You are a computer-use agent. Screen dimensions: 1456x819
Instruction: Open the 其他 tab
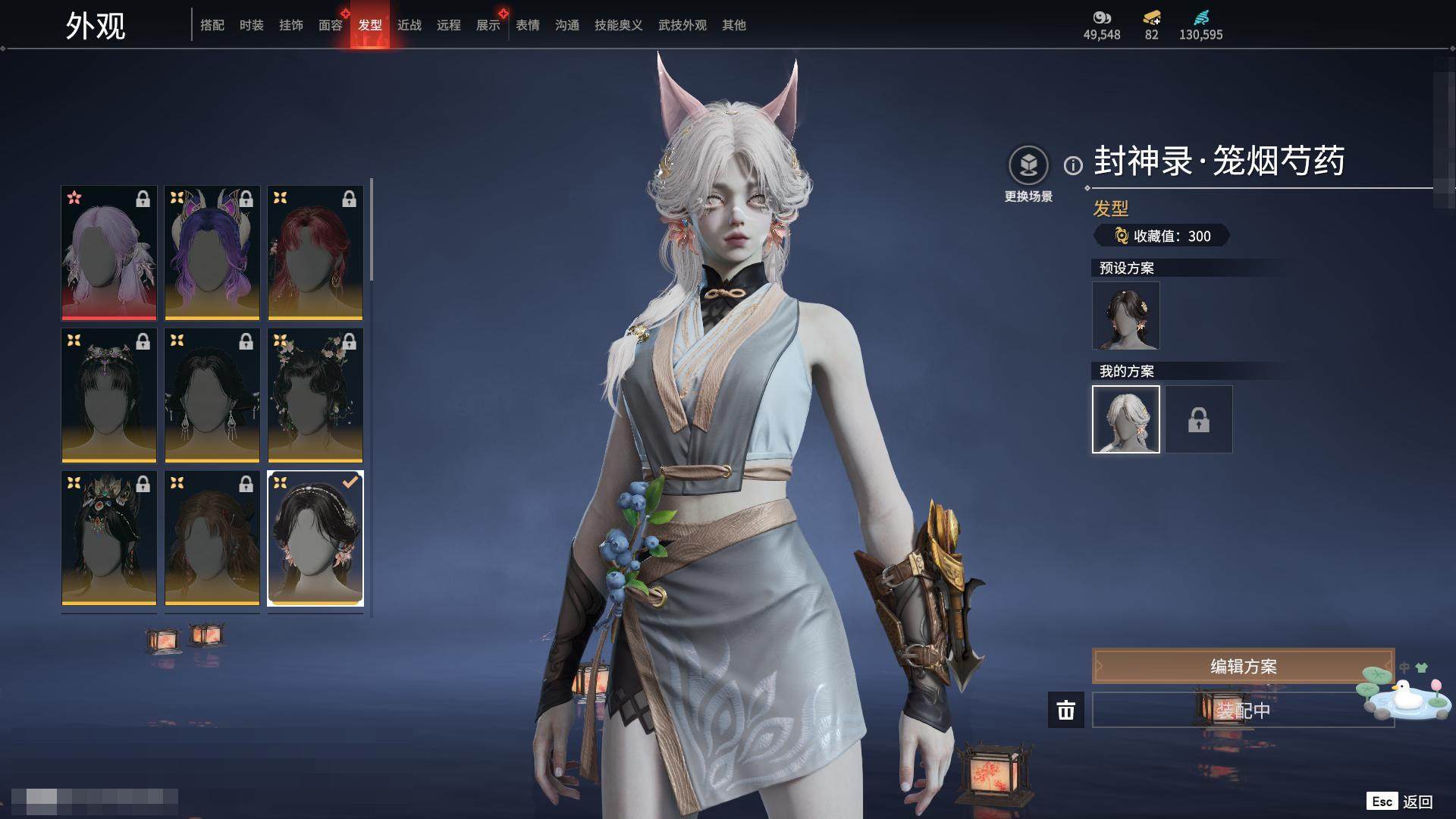733,25
